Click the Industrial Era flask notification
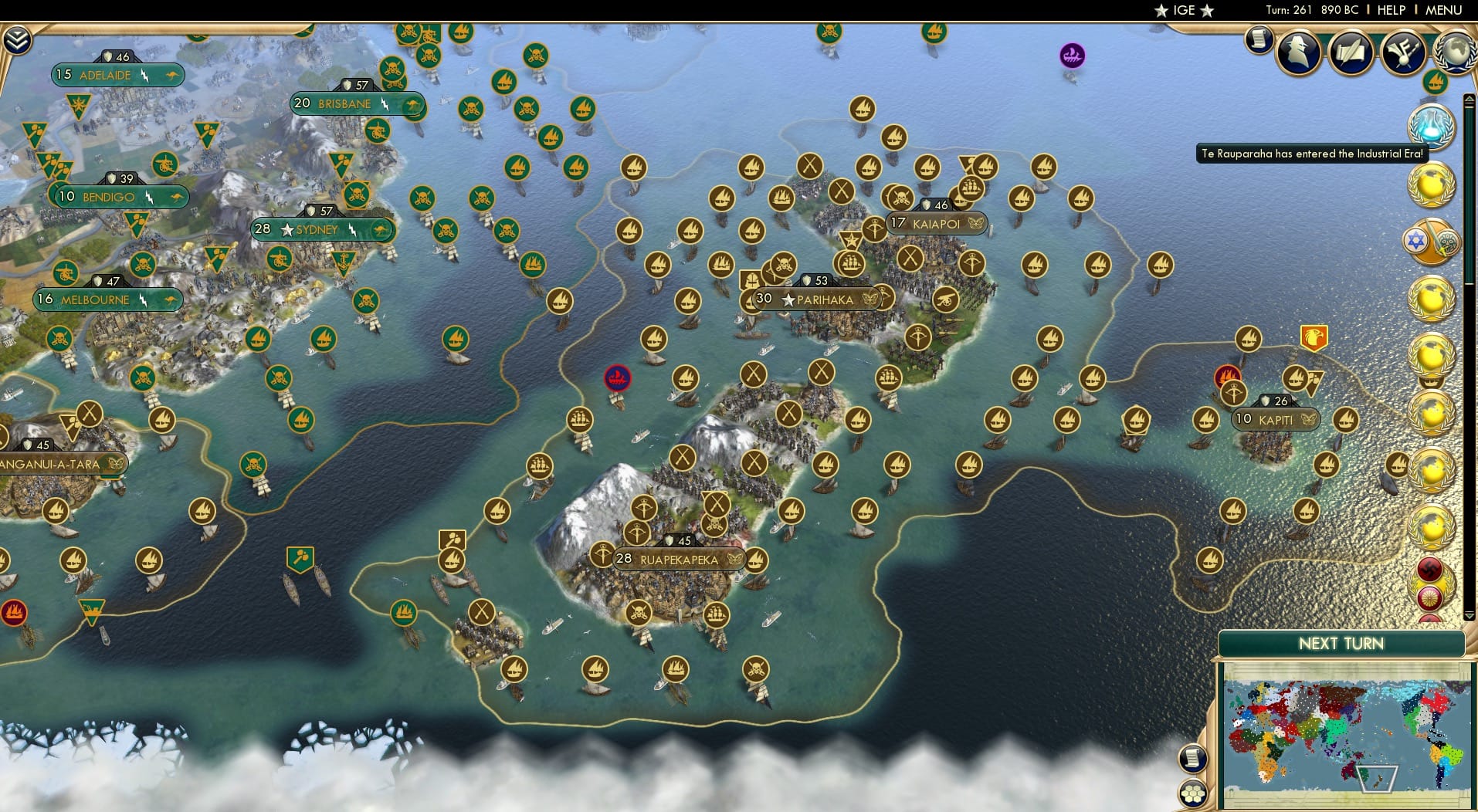 (1431, 127)
